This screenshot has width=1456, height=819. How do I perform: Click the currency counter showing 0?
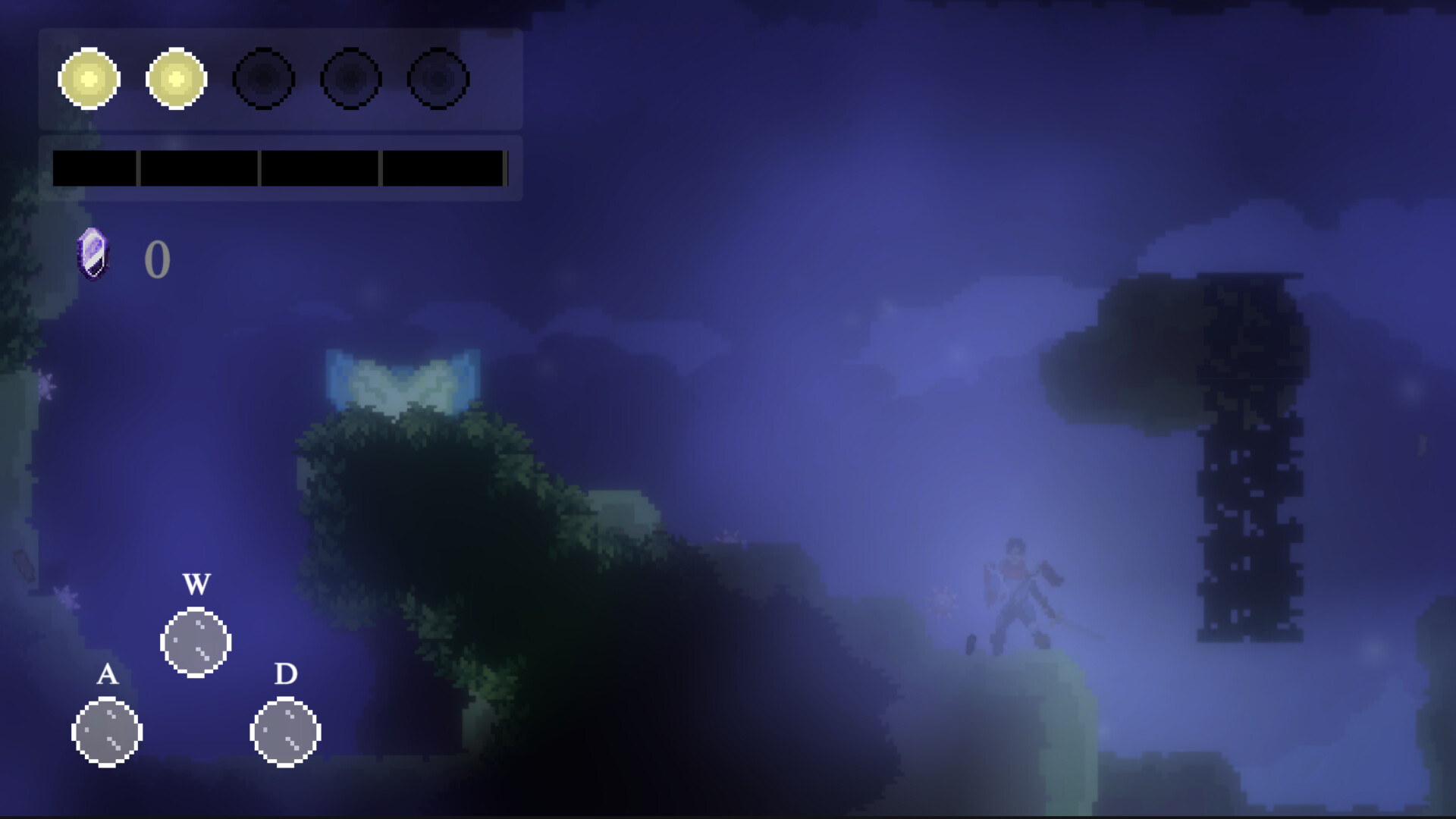click(157, 260)
